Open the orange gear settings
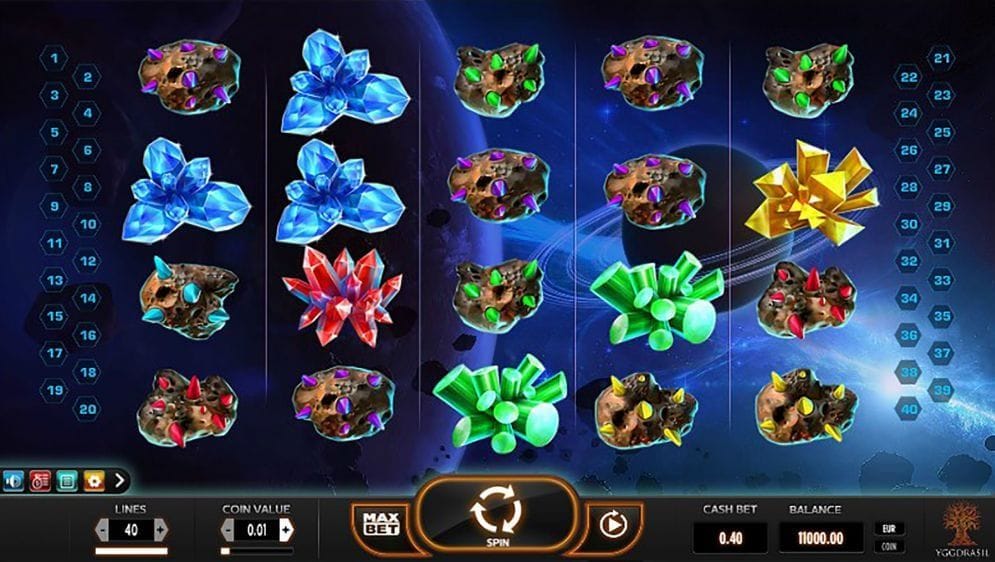Screen dimensions: 995x562 (94, 480)
